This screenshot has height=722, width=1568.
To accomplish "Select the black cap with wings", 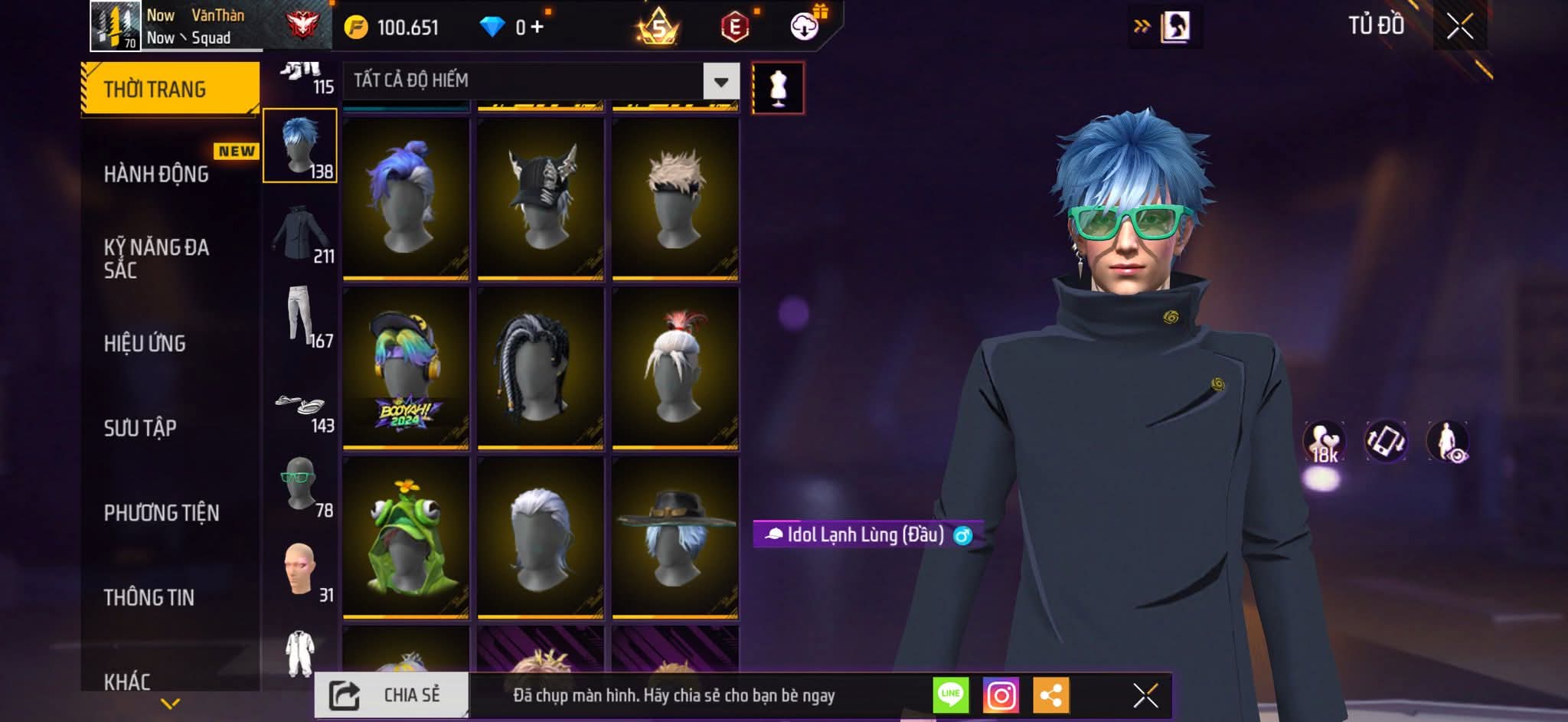I will point(541,198).
